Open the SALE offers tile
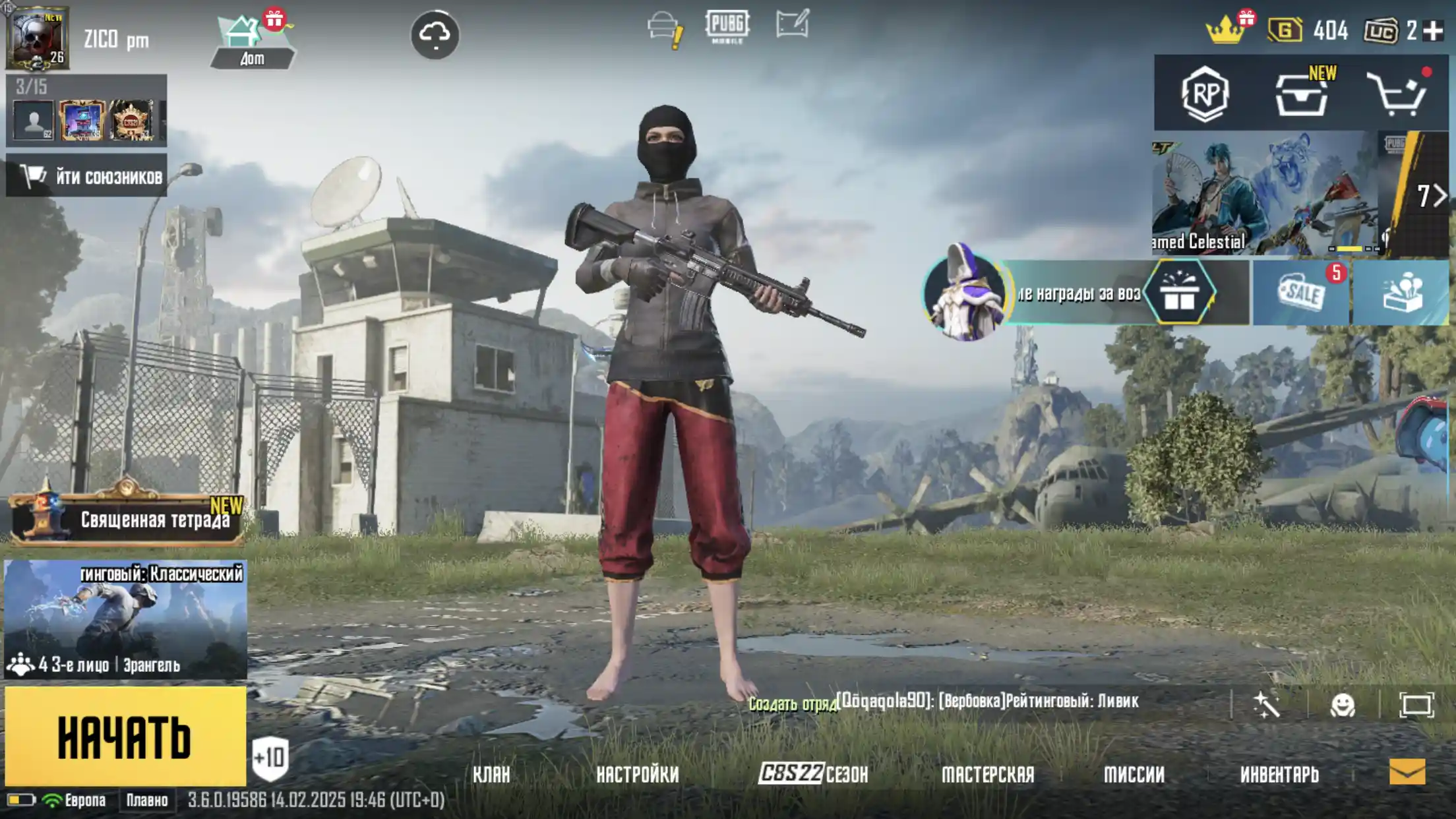The height and width of the screenshot is (819, 1456). [x=1300, y=293]
